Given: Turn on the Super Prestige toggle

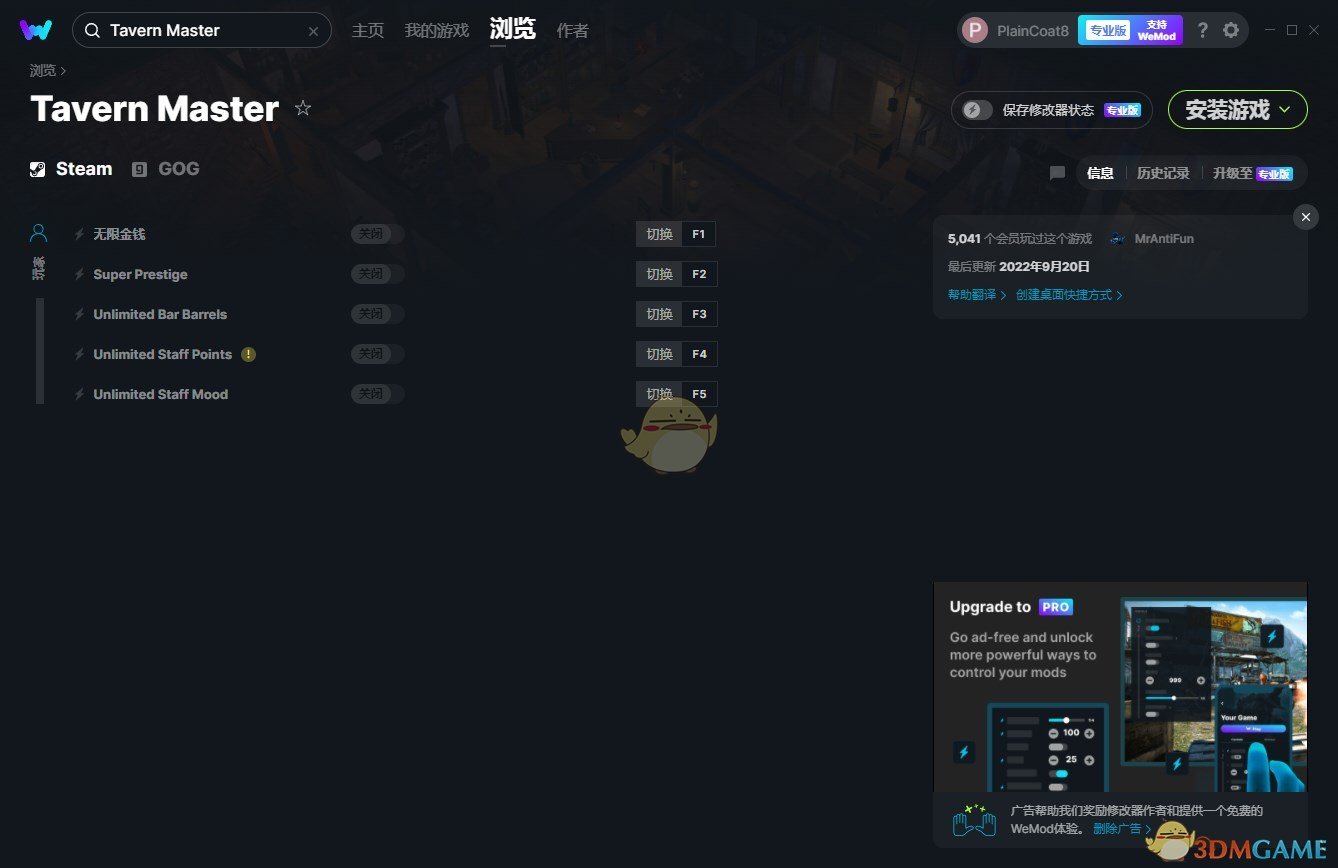Looking at the screenshot, I should [377, 273].
